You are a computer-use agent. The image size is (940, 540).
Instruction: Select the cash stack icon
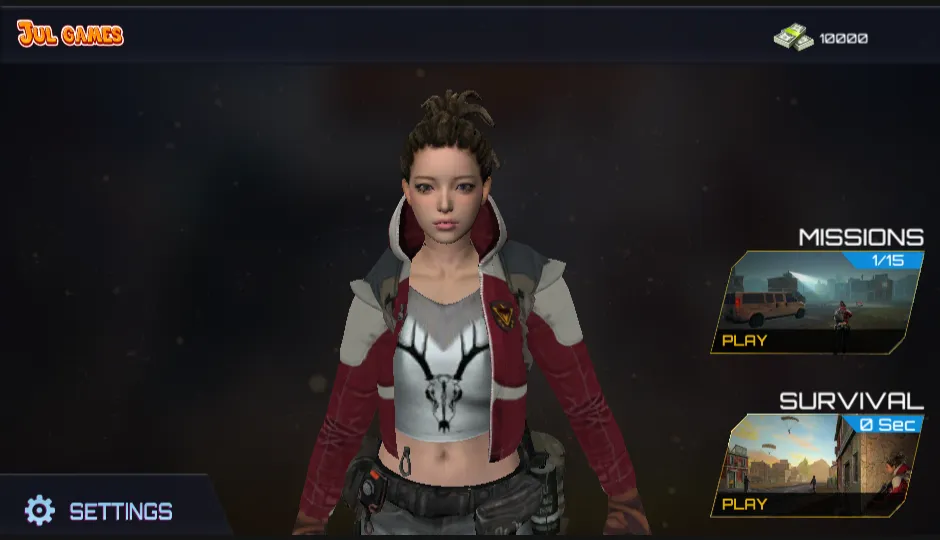(x=793, y=38)
